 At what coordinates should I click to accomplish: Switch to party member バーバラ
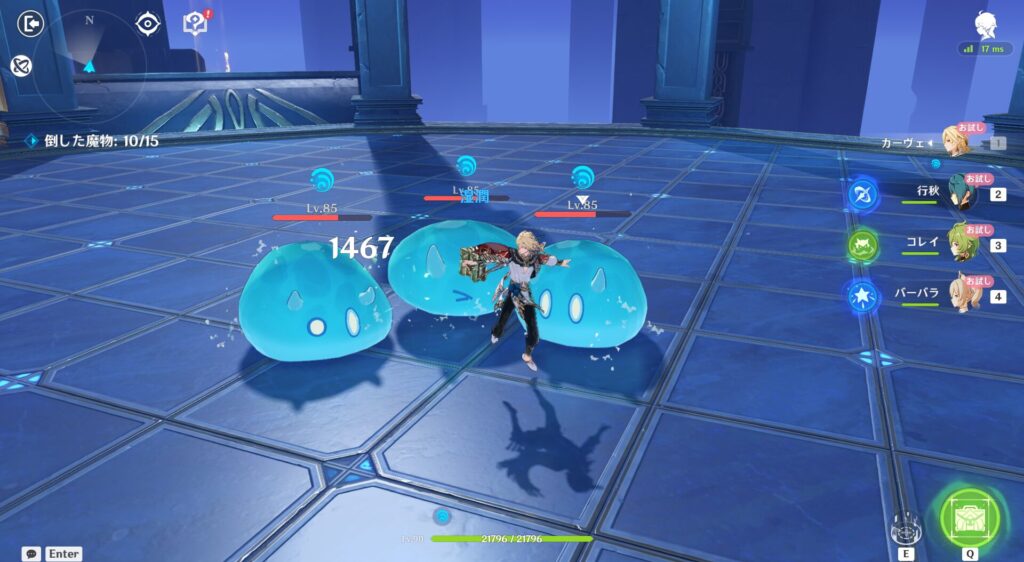click(x=960, y=295)
